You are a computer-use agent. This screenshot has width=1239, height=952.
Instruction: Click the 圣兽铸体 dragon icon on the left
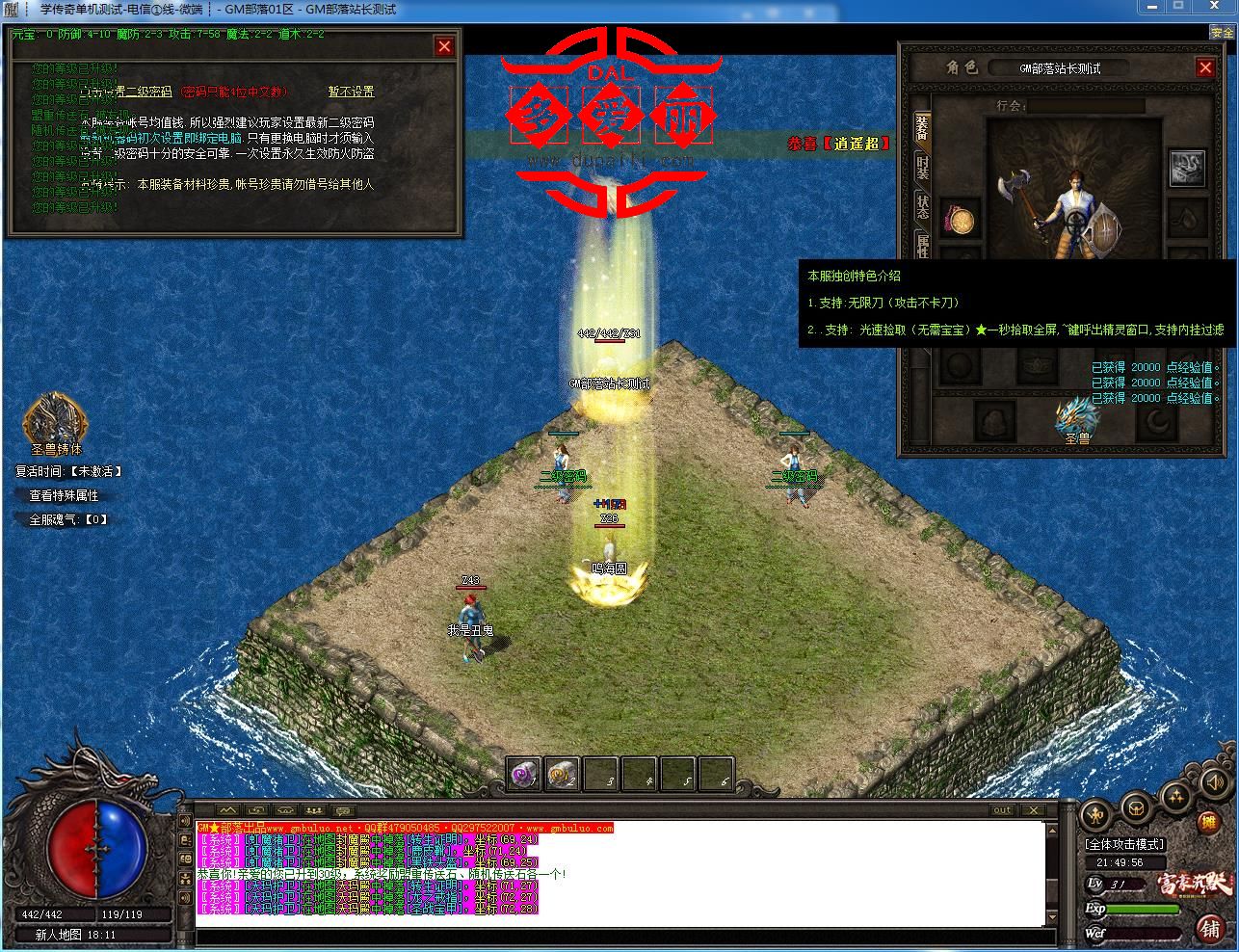(53, 419)
